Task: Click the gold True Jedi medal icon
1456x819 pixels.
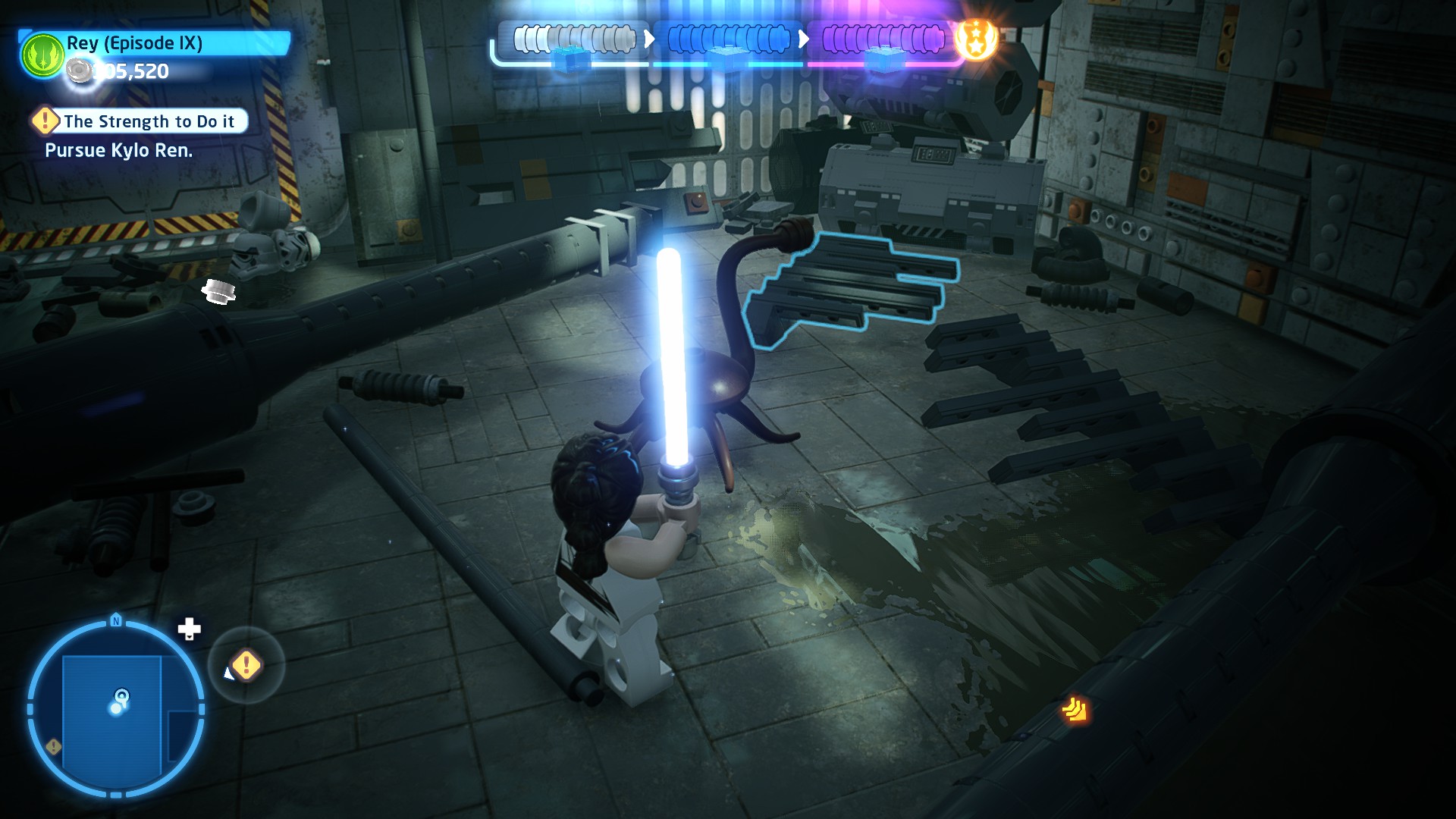Action: coord(976,39)
